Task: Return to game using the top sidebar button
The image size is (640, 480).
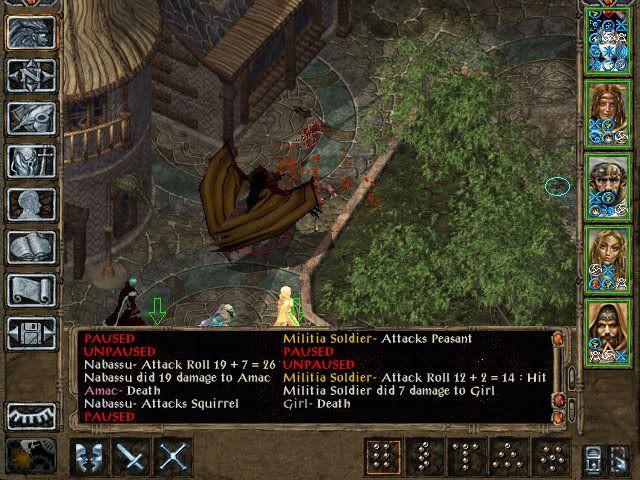Action: coord(31,32)
